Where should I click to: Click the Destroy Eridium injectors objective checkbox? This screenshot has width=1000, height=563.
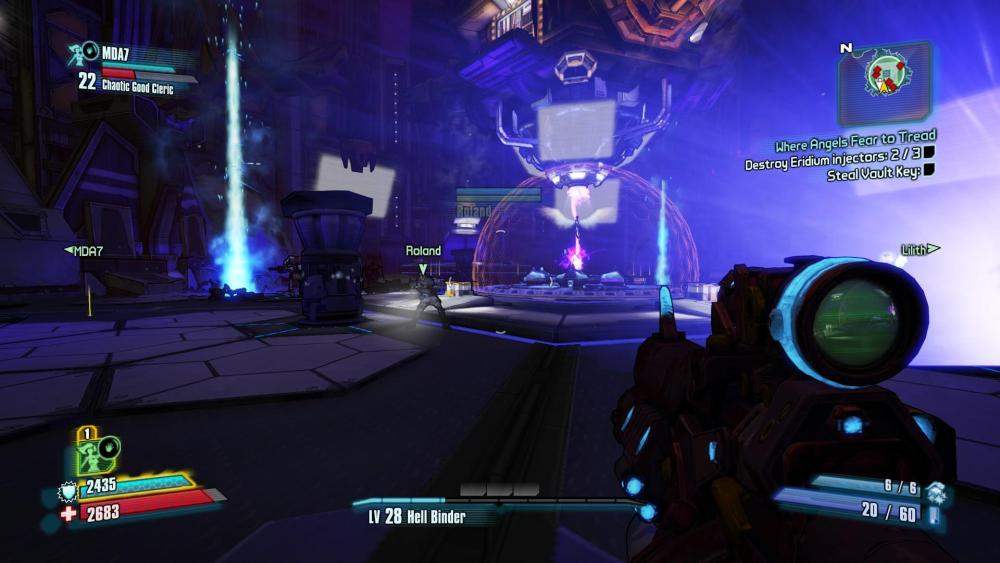tap(929, 153)
